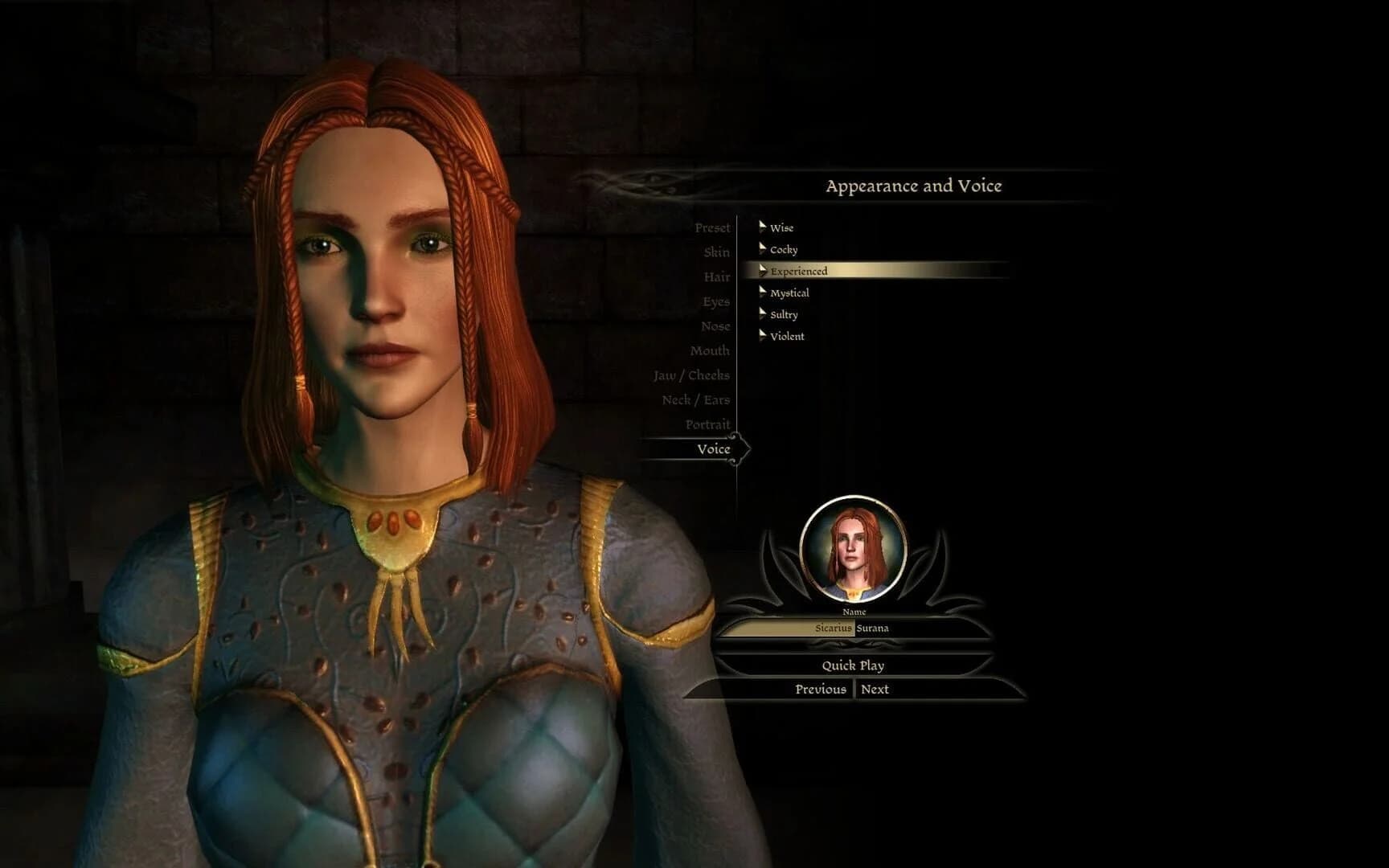Screen dimensions: 1389x868
Task: Open the Jaw / Cheeks section
Action: (x=690, y=375)
